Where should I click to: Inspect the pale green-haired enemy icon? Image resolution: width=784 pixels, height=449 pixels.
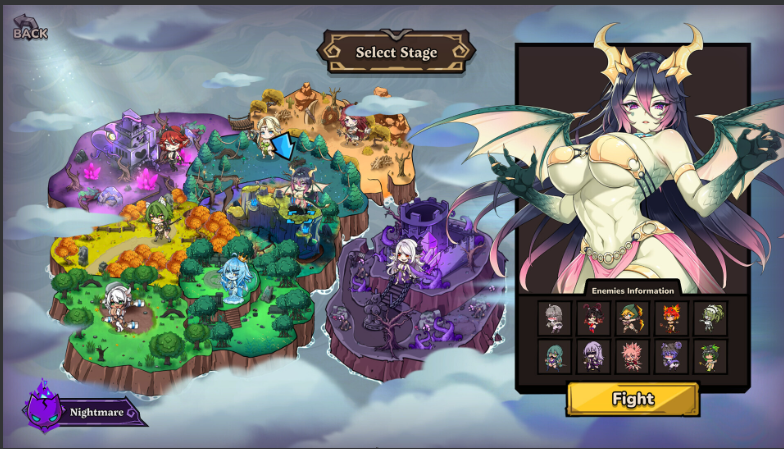point(710,318)
